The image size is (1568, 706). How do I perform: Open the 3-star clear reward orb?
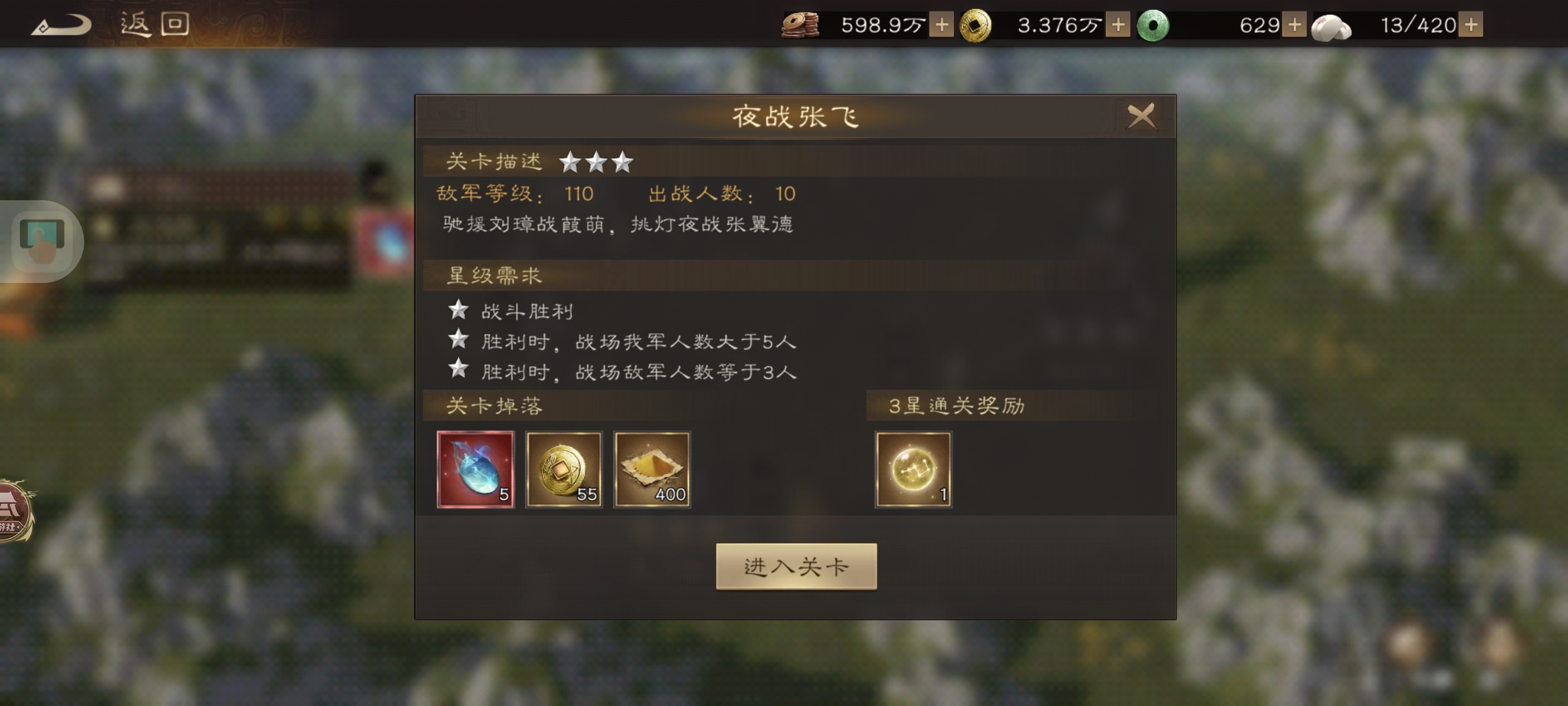click(913, 469)
